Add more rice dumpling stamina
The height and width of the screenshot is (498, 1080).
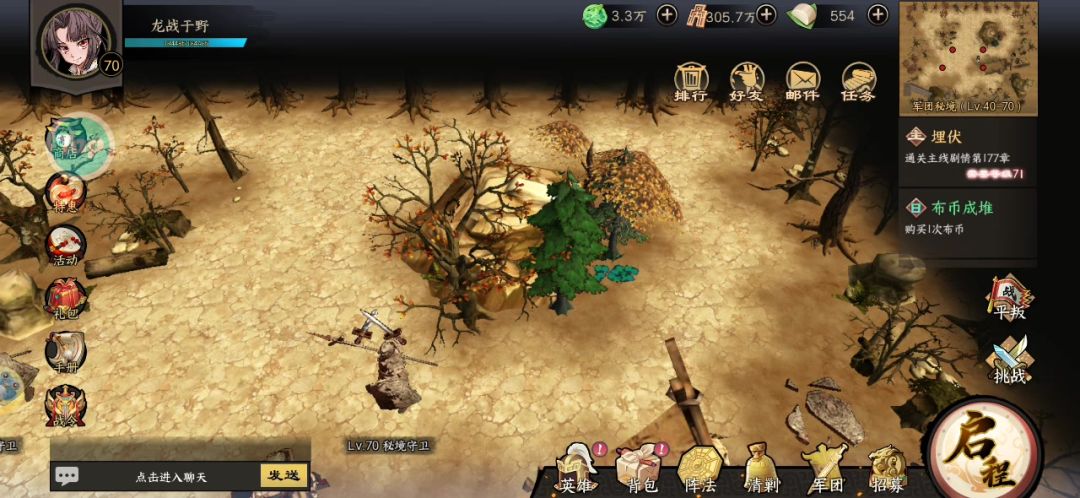(877, 15)
